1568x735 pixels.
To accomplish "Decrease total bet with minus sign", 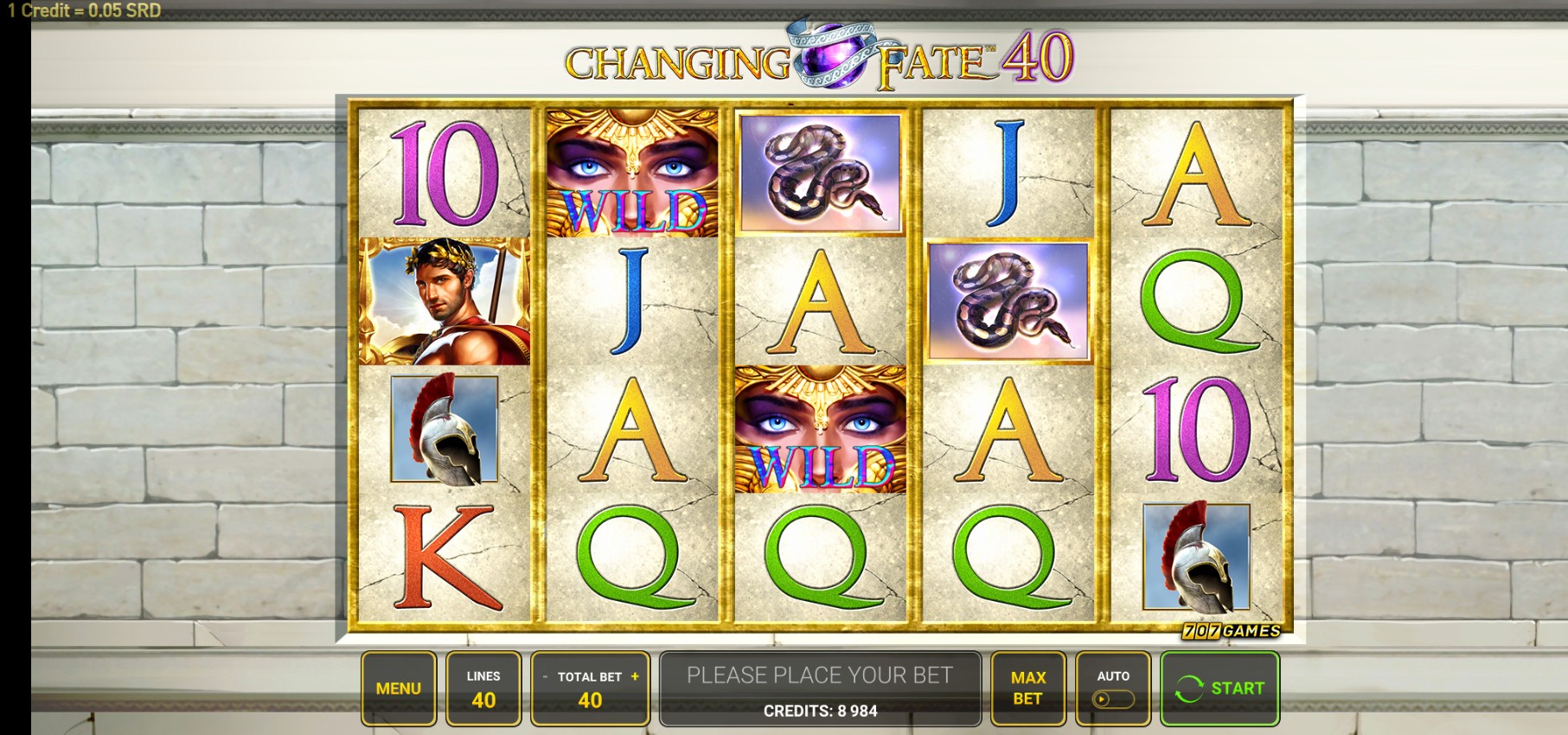I will (545, 677).
